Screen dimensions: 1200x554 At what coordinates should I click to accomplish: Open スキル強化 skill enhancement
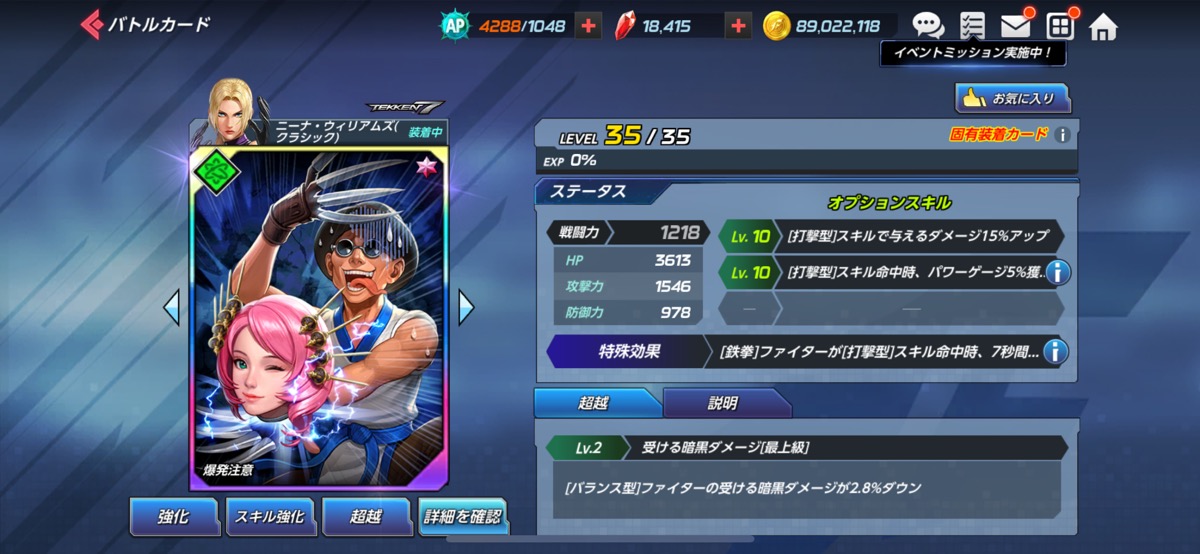[x=269, y=517]
